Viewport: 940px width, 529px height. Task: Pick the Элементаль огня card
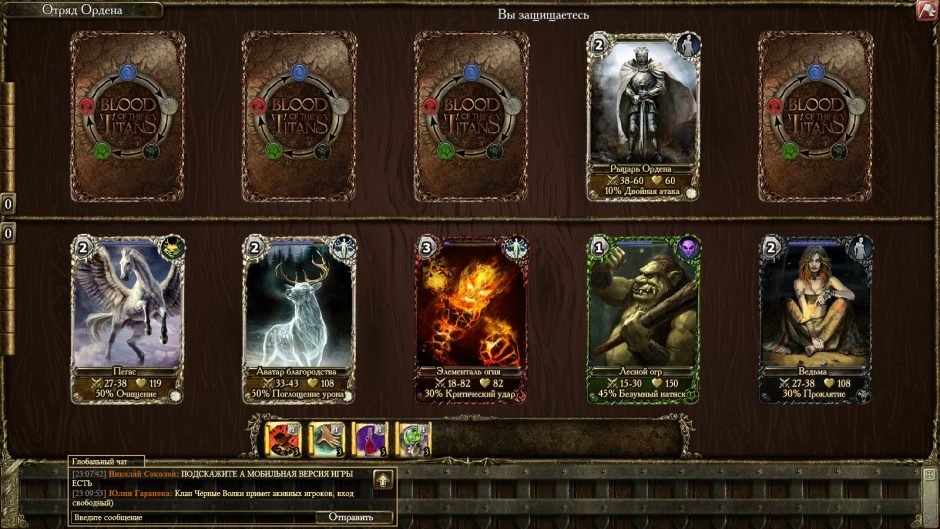click(x=471, y=317)
